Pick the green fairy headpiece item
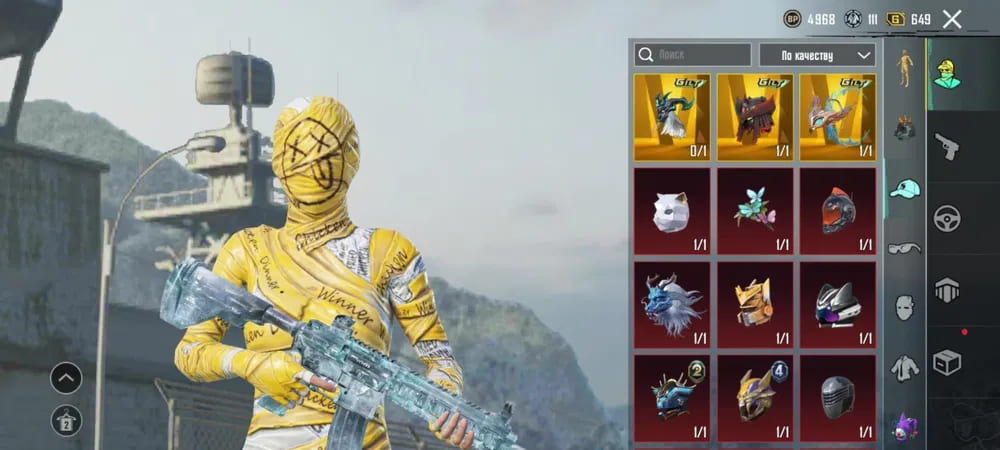 pos(755,211)
